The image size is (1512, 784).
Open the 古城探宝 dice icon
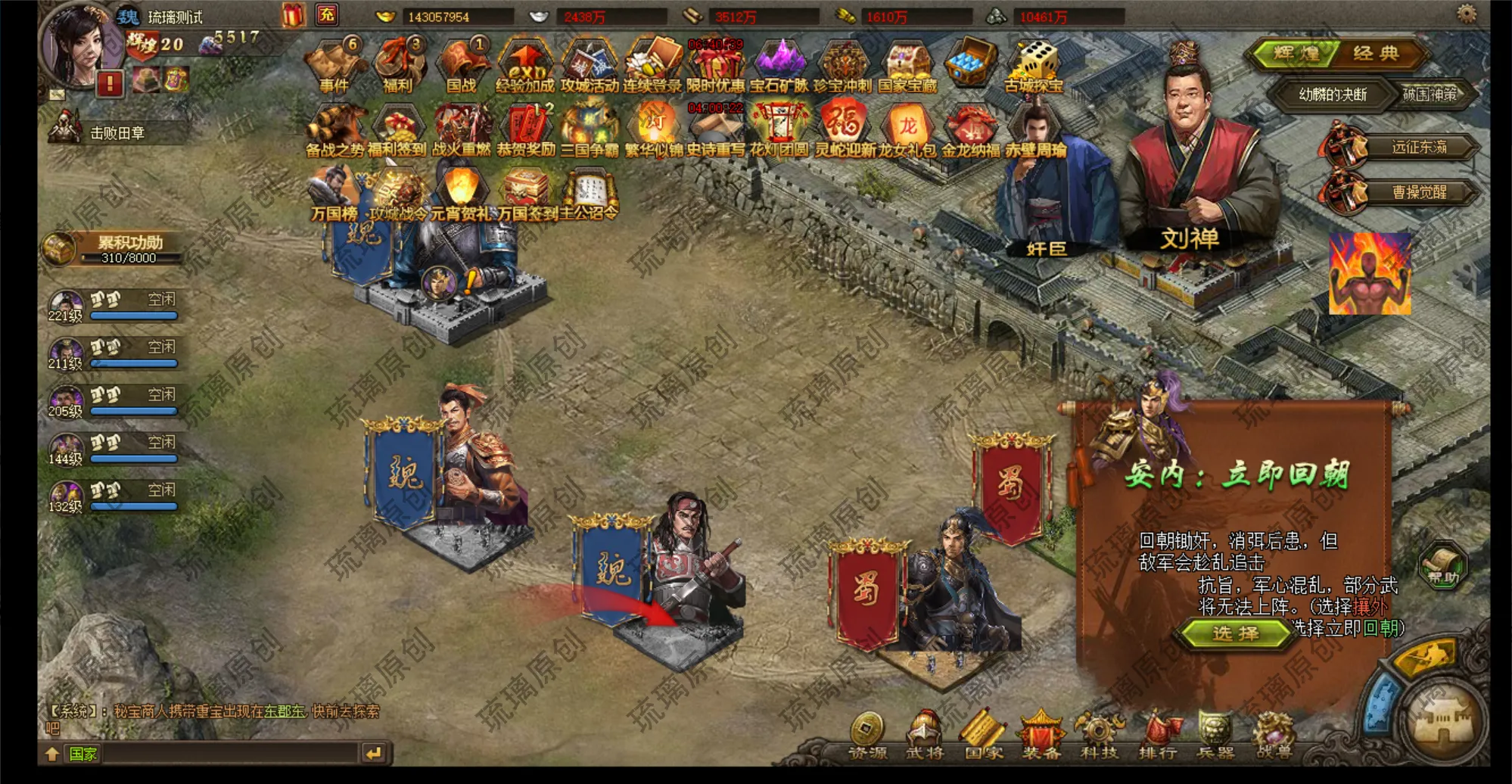[x=1034, y=65]
